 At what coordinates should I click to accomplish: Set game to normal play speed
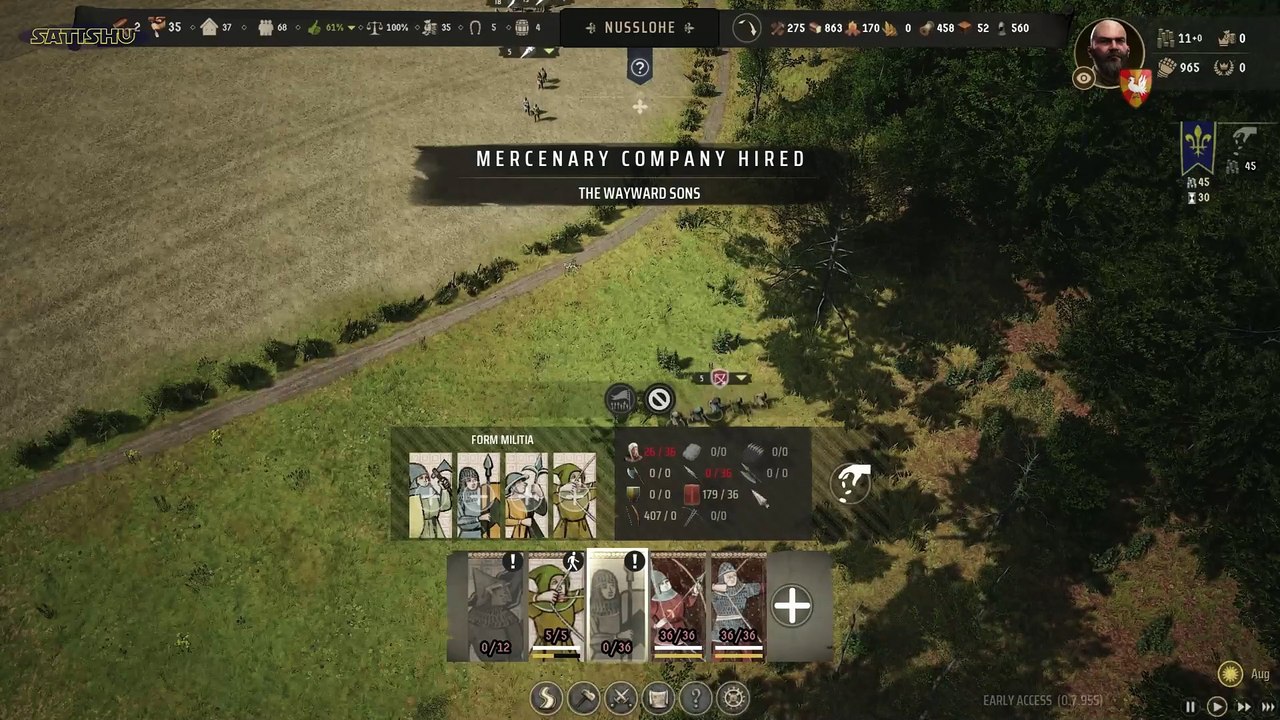click(1217, 706)
